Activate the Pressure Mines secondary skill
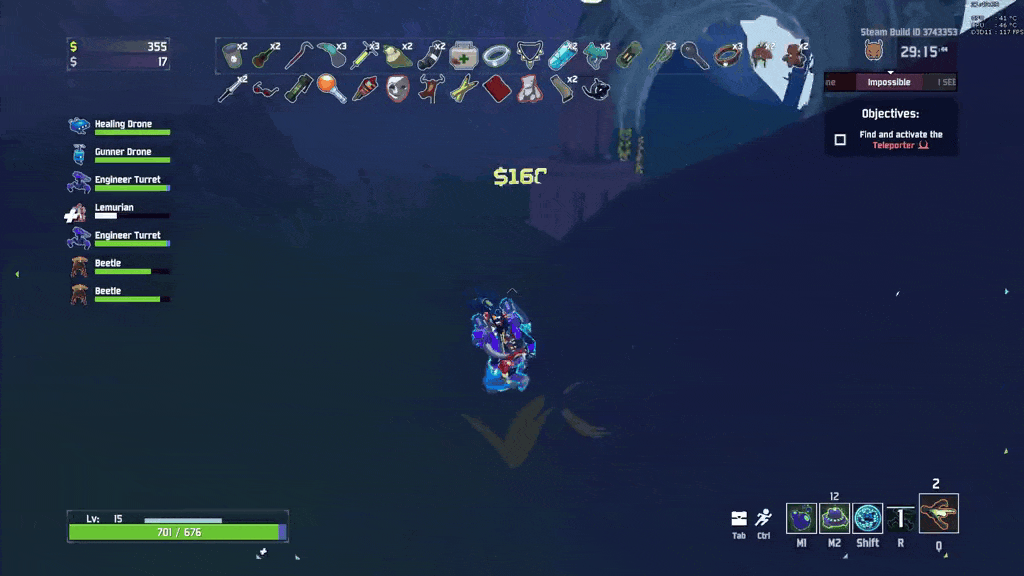 (x=834, y=518)
